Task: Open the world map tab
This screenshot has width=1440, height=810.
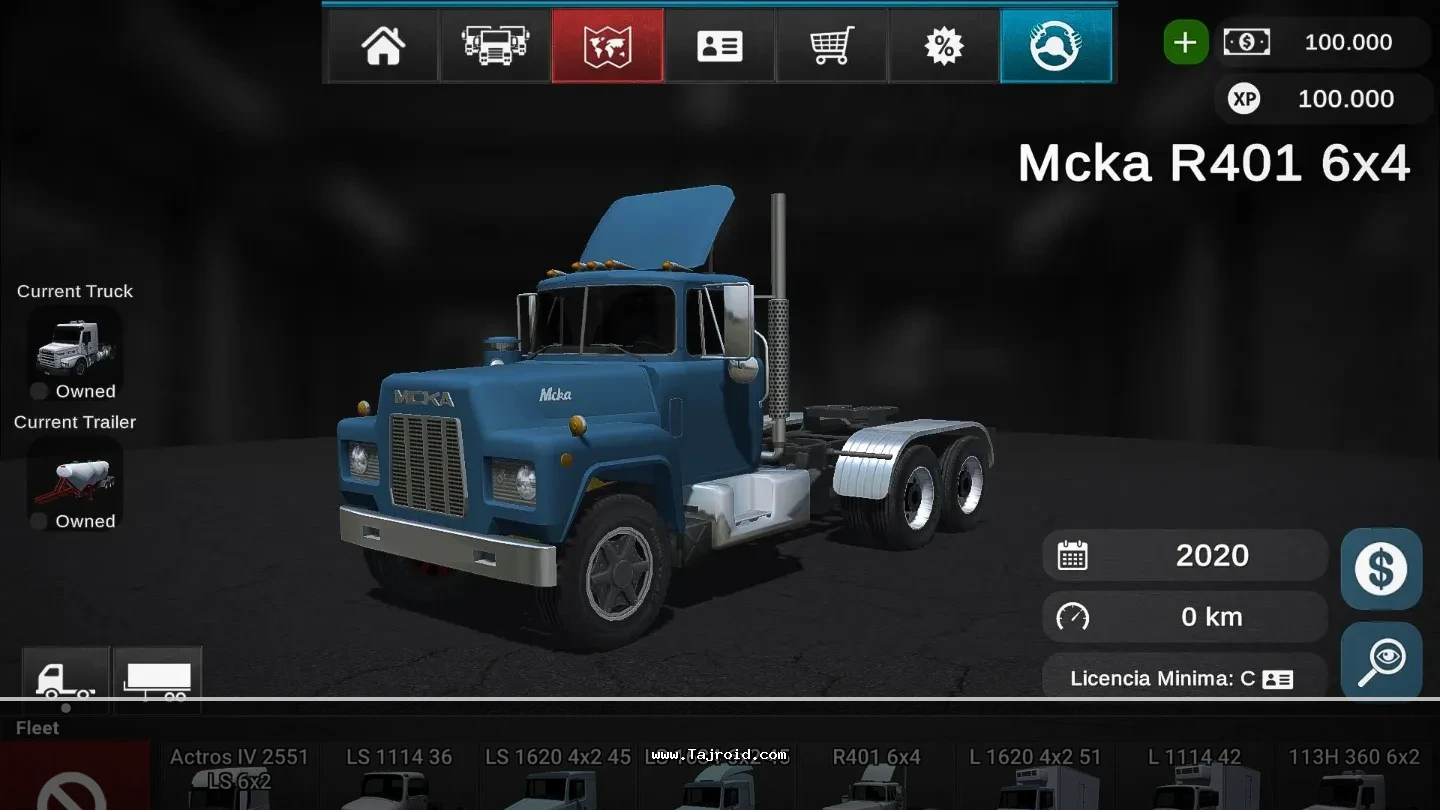Action: (x=607, y=46)
